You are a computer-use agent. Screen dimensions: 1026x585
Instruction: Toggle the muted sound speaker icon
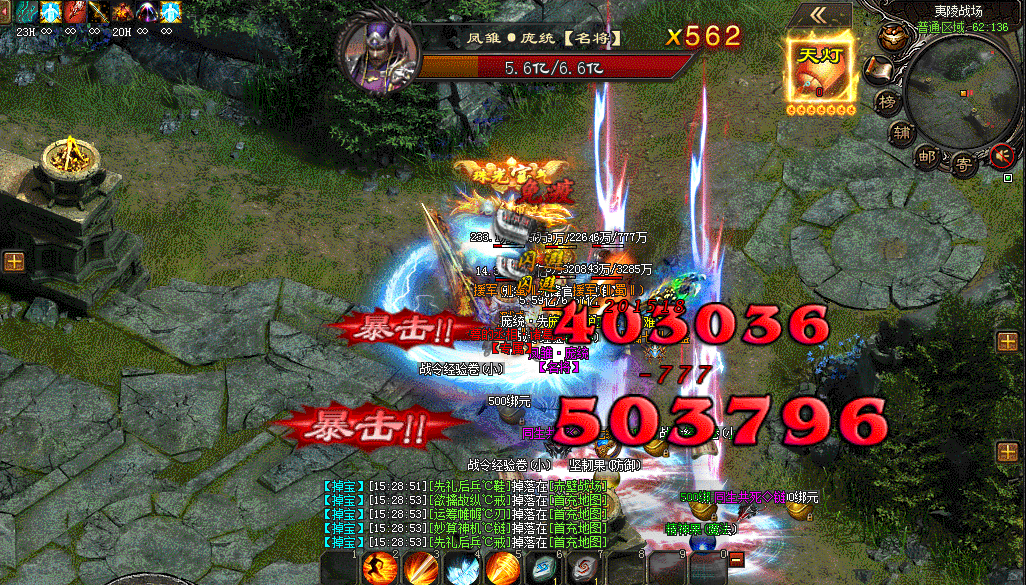coord(1001,155)
